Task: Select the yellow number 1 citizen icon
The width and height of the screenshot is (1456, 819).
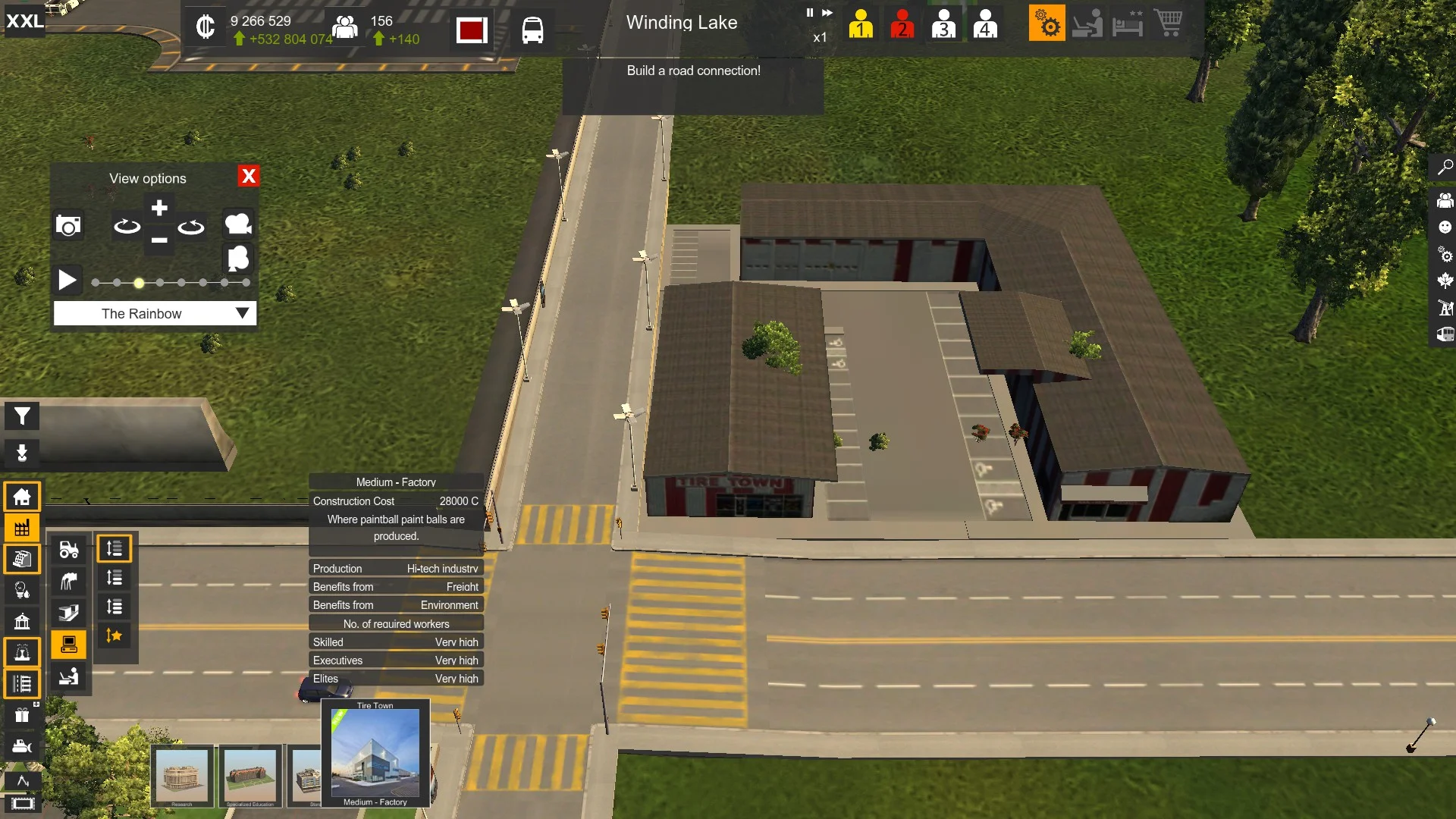Action: (x=861, y=24)
